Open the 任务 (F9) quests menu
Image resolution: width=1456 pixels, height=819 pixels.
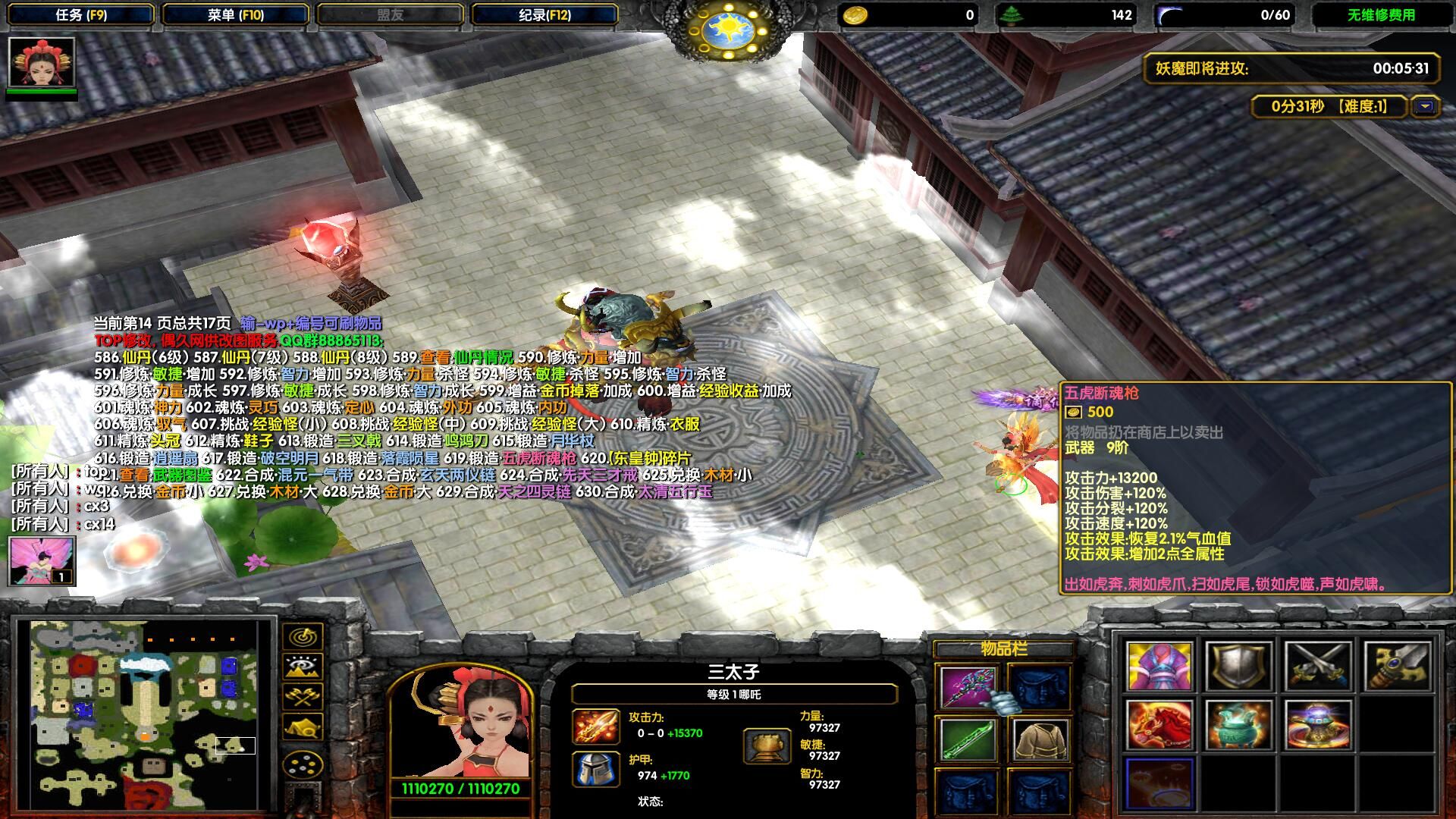pos(81,14)
